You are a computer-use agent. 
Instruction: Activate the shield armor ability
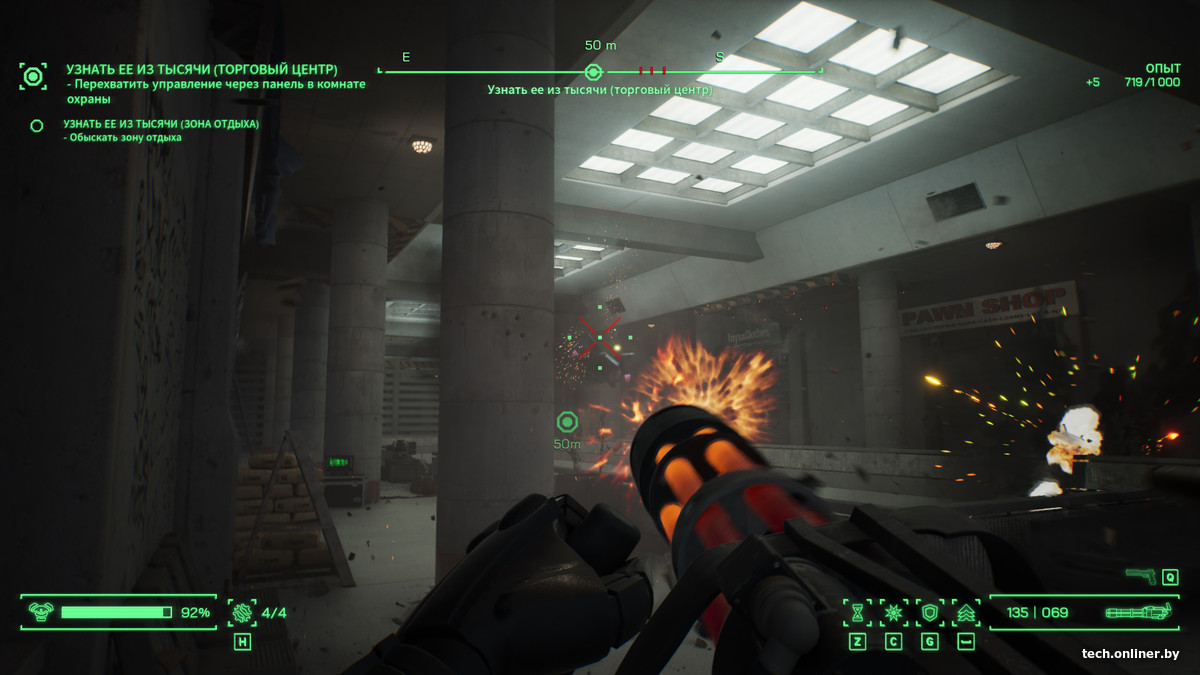pos(930,612)
